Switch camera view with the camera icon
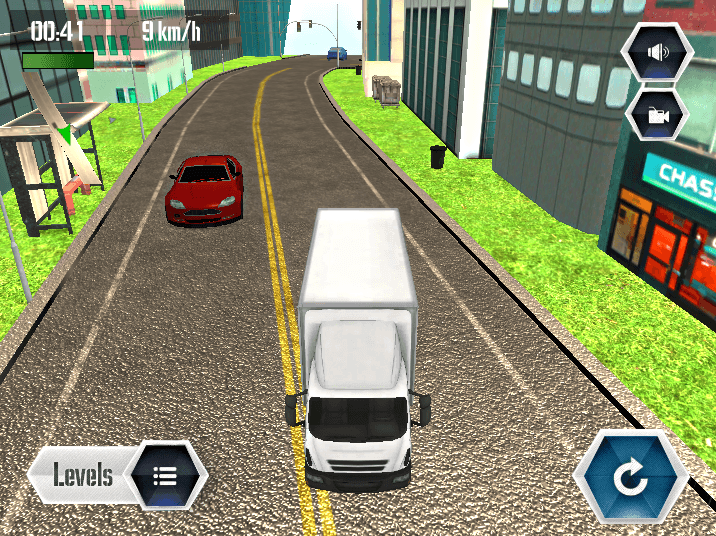716x536 pixels. [658, 115]
